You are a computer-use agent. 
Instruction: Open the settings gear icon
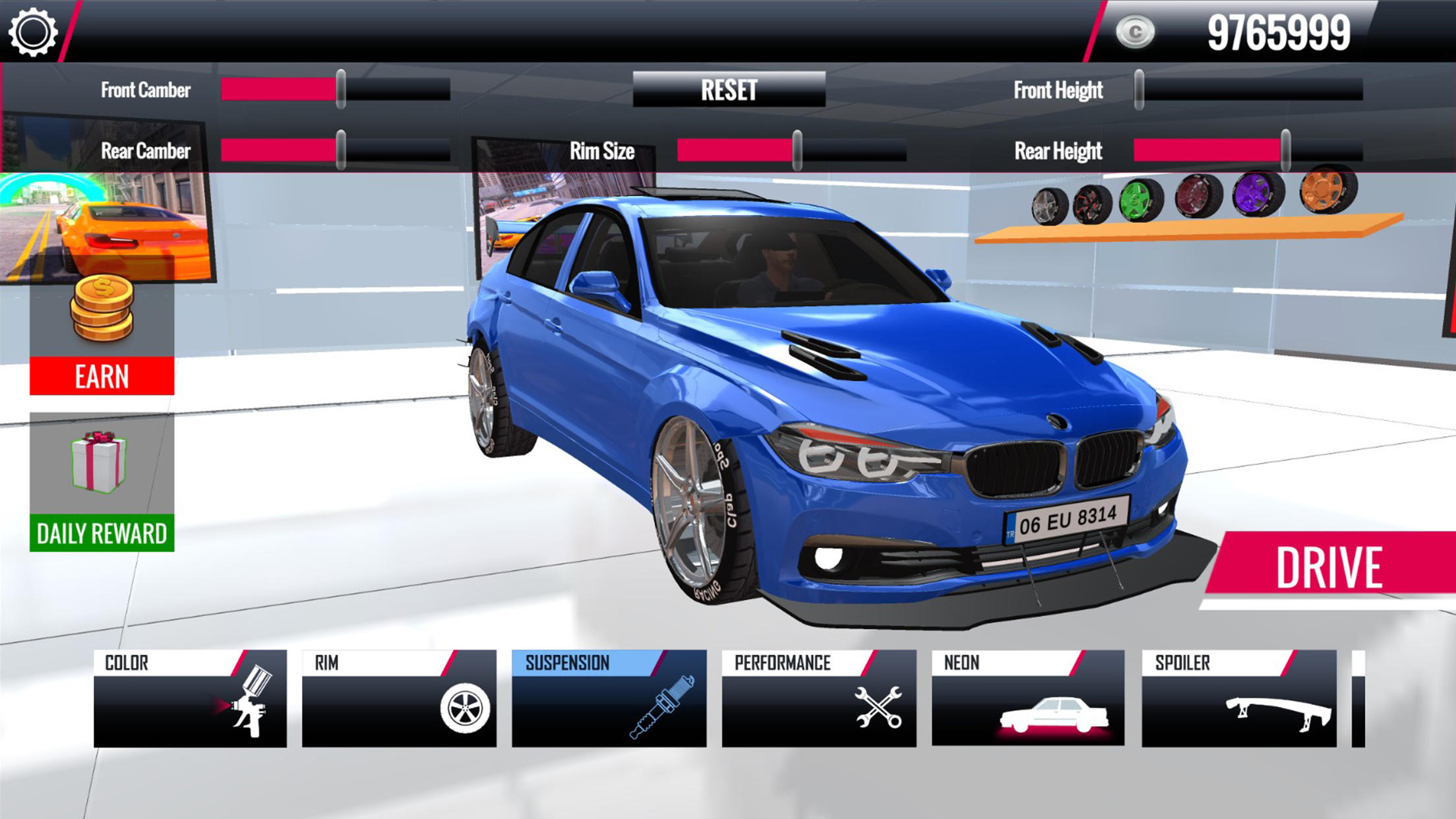(x=33, y=32)
